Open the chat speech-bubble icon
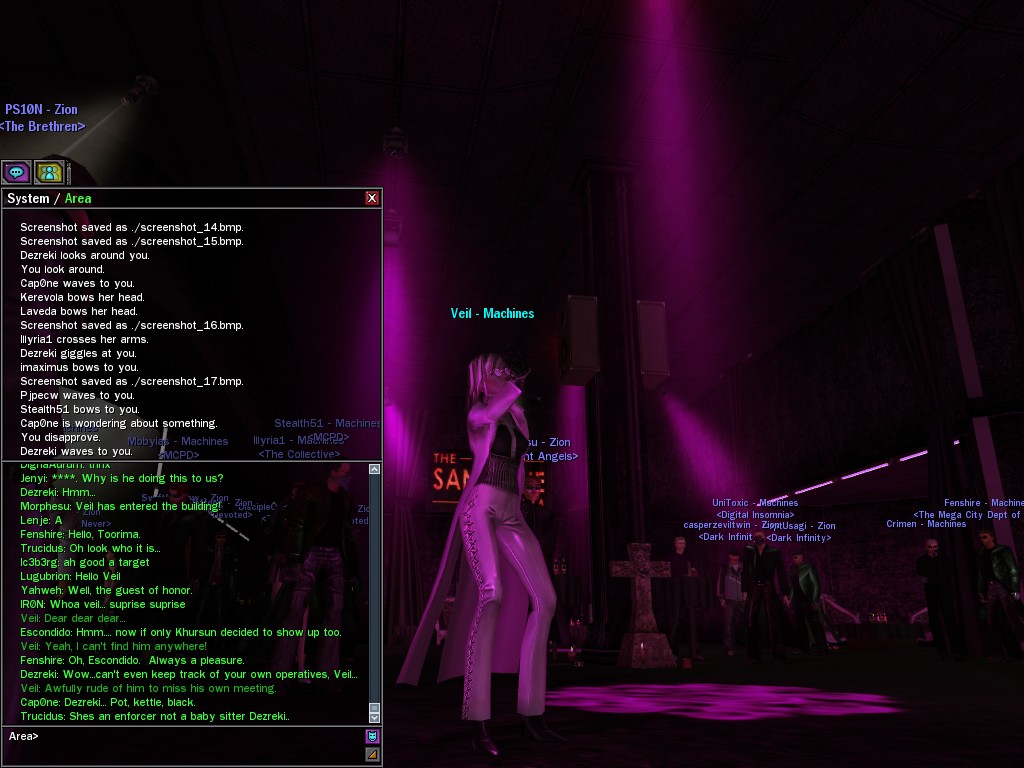1024x768 pixels. (x=16, y=172)
